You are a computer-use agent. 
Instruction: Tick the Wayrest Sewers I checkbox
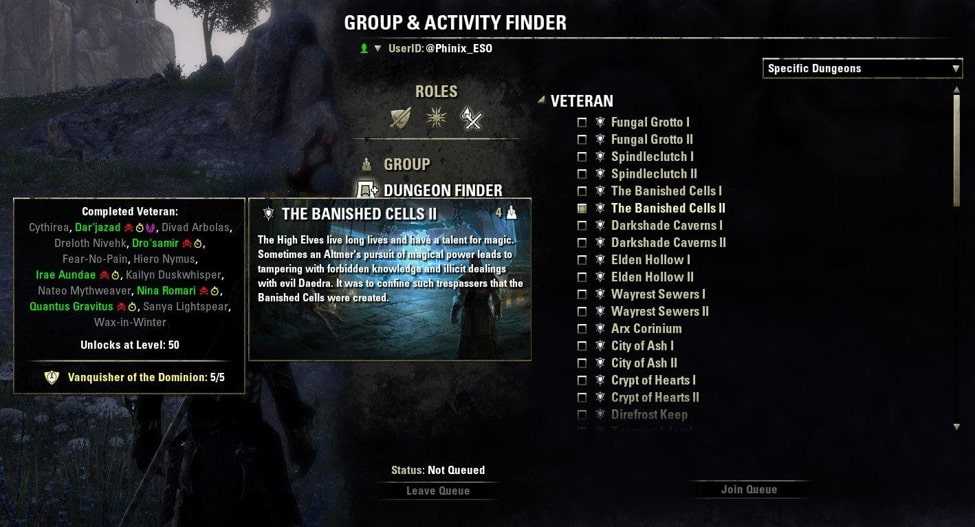(582, 294)
